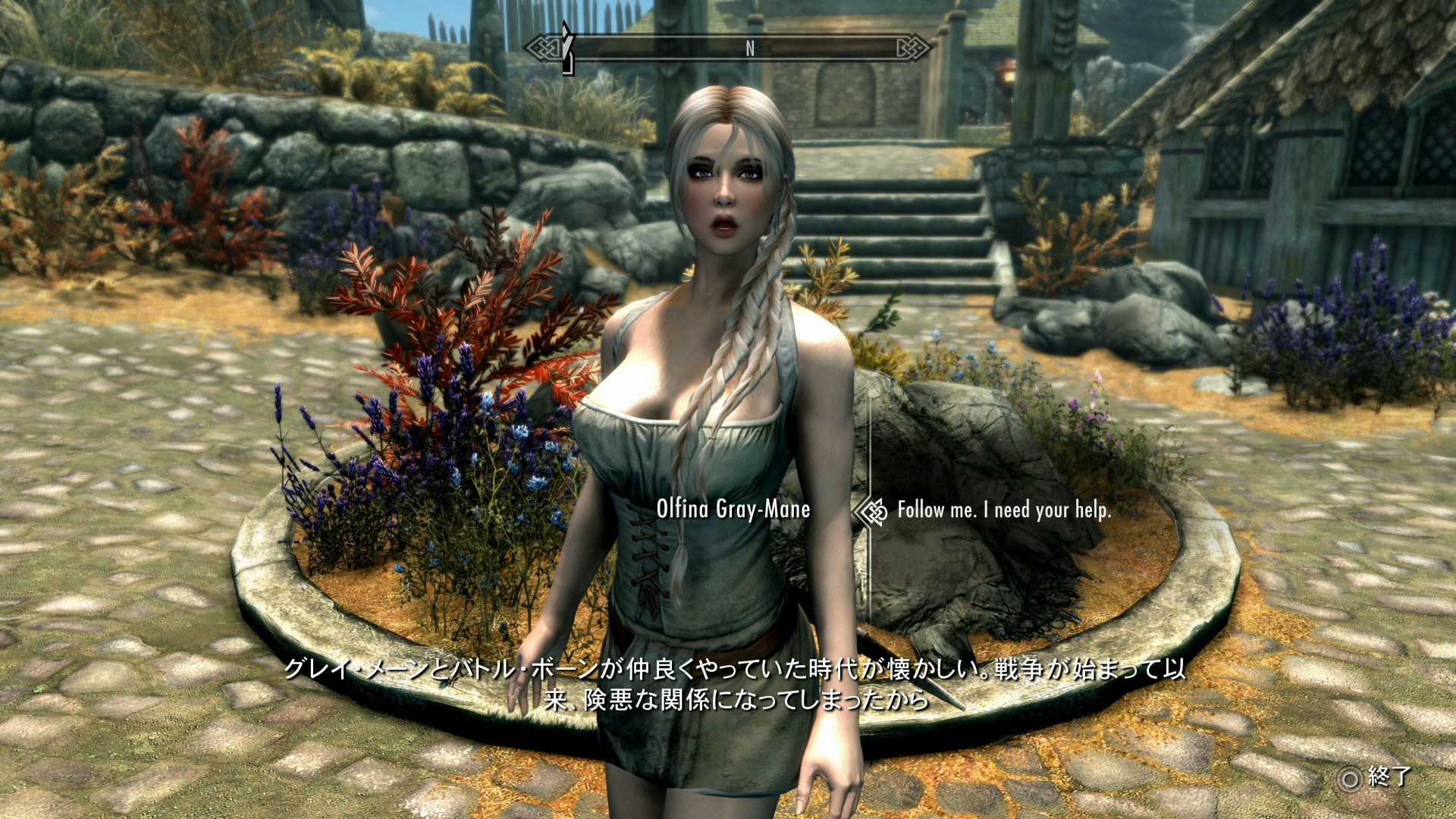The height and width of the screenshot is (819, 1456).
Task: Click the compass bar at the top
Action: point(728,49)
